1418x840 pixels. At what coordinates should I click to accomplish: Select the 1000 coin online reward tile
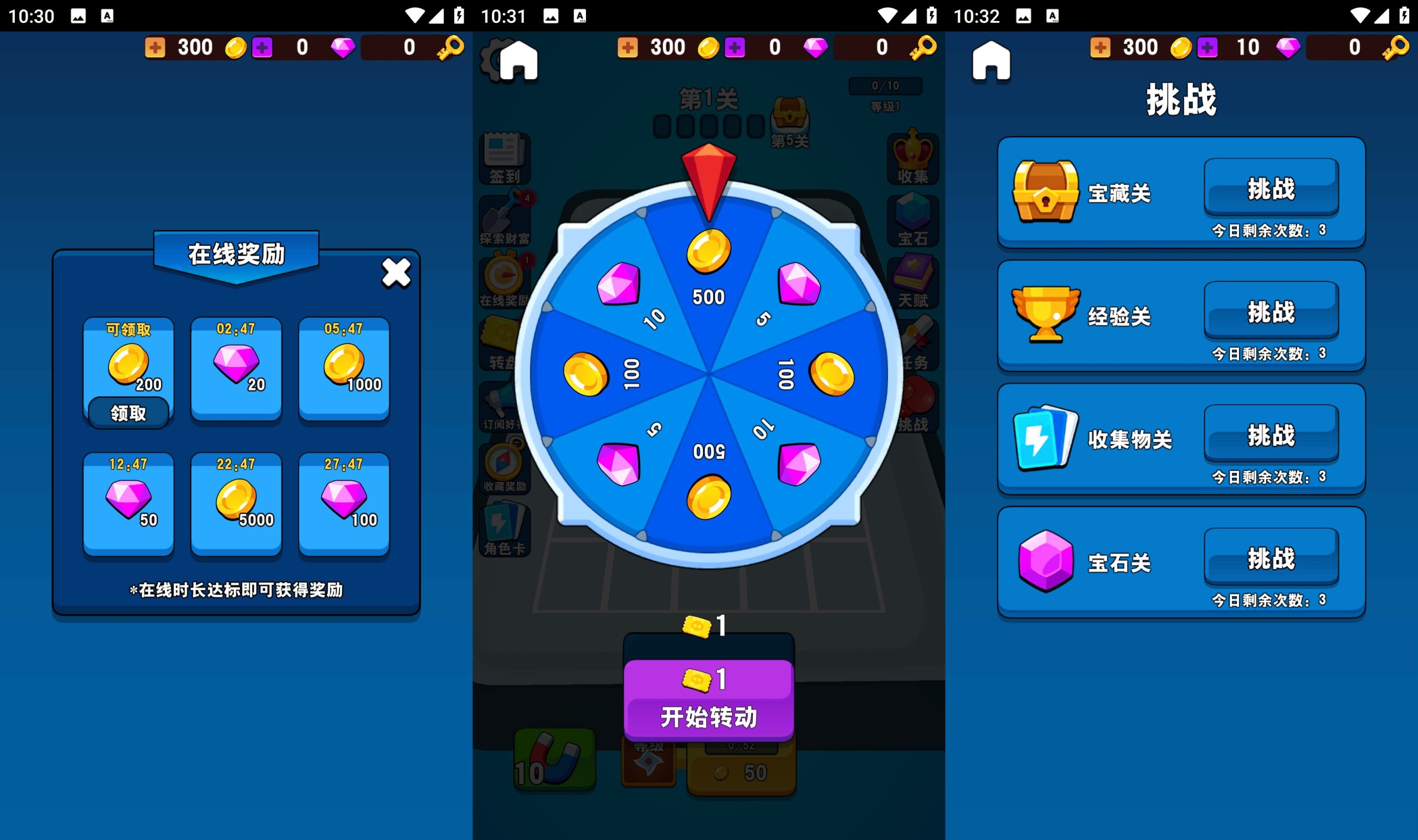[343, 368]
